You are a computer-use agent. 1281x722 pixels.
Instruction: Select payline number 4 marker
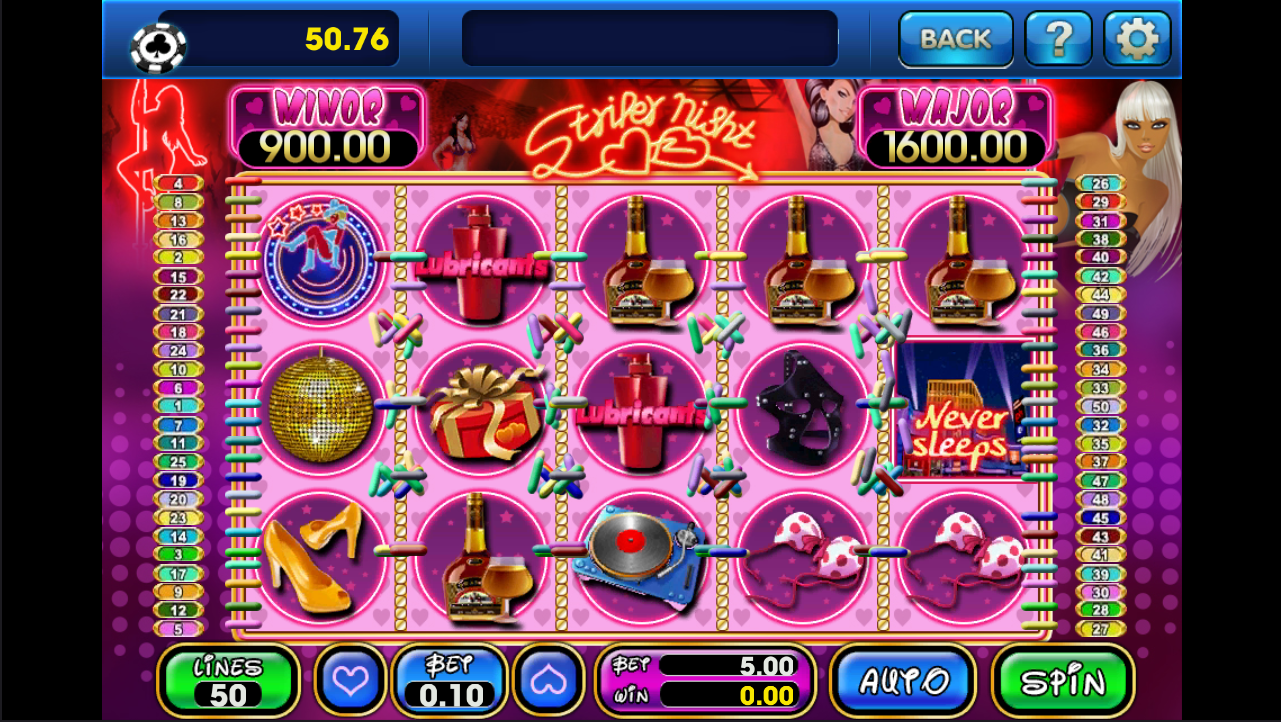178,184
